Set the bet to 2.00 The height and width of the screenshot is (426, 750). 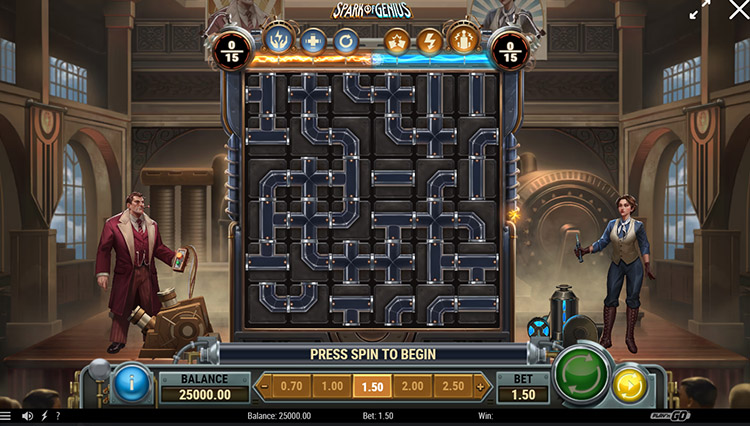411,385
